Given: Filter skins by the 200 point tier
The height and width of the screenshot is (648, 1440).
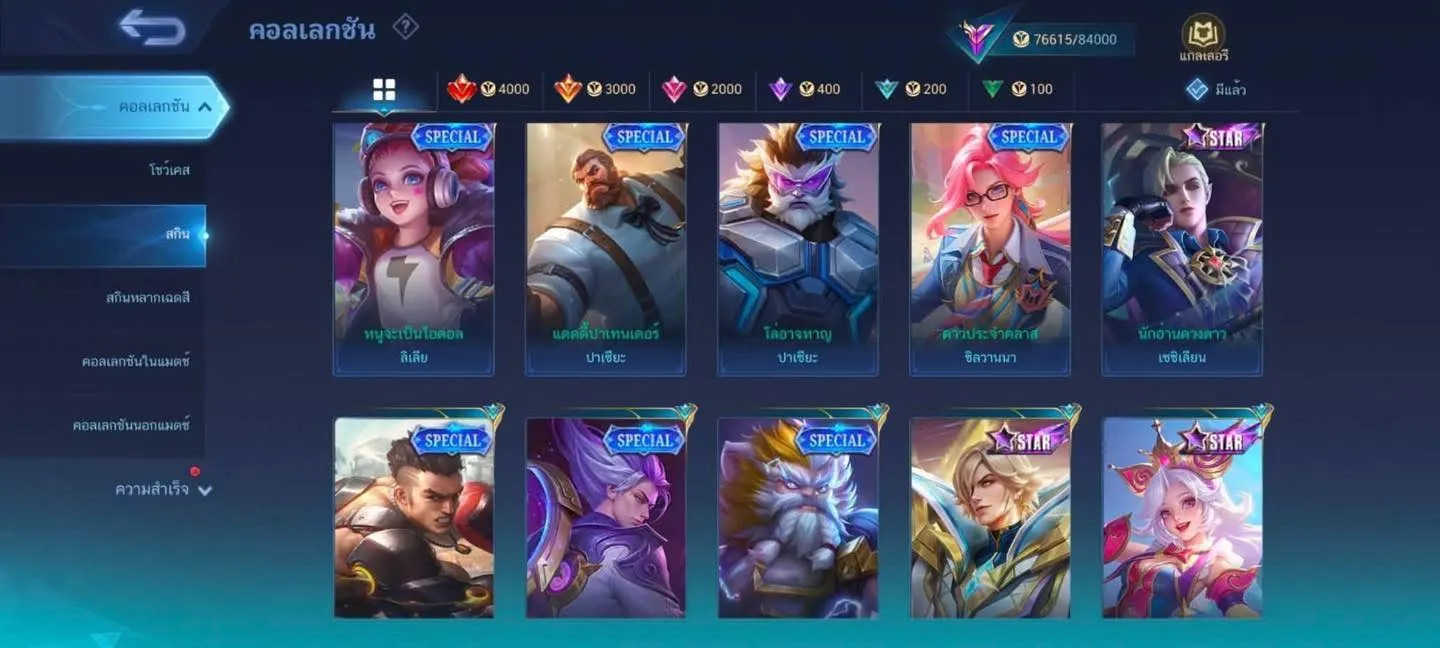Looking at the screenshot, I should [x=910, y=89].
